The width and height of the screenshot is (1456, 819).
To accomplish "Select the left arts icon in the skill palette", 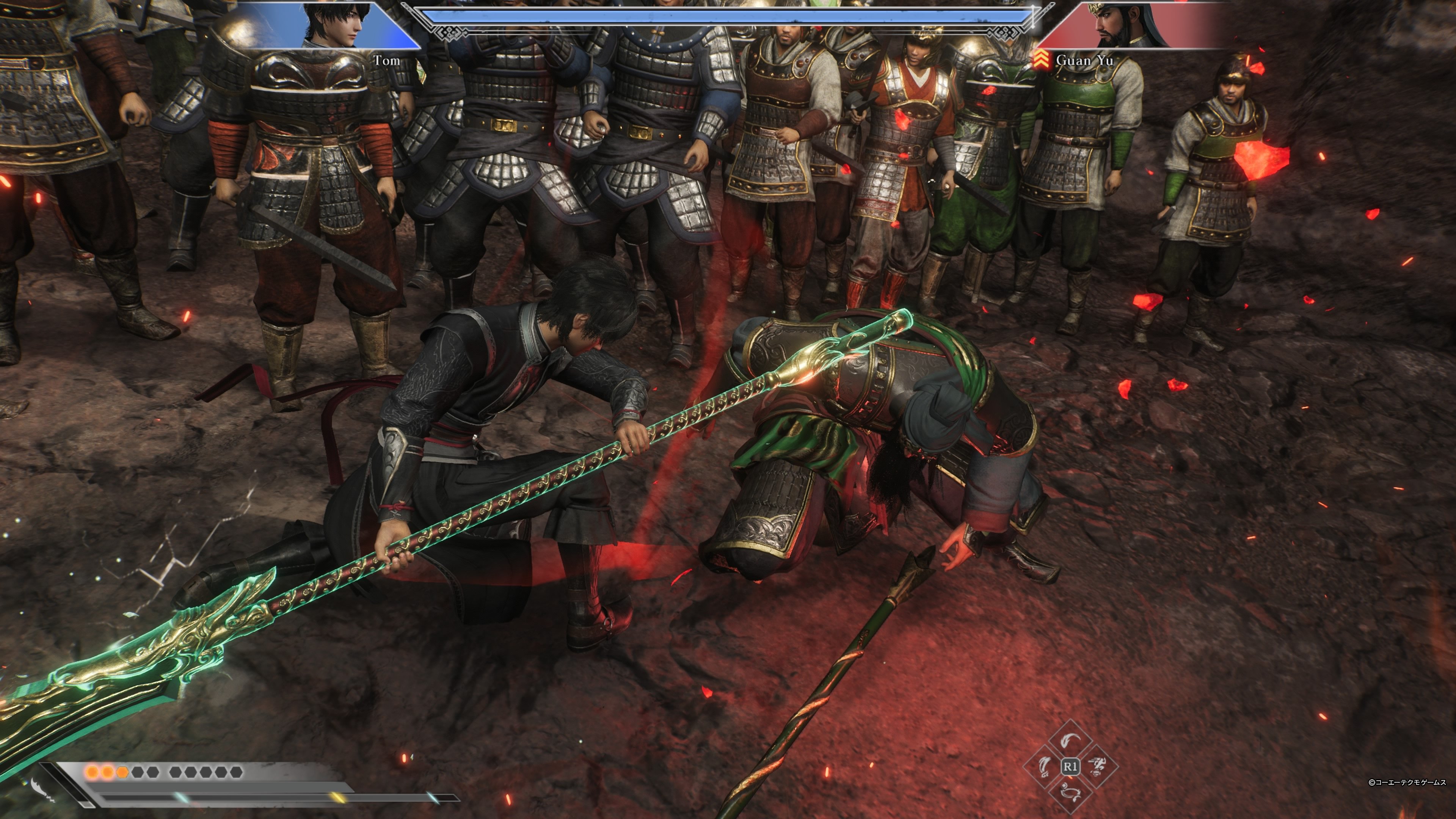I will click(x=1045, y=766).
